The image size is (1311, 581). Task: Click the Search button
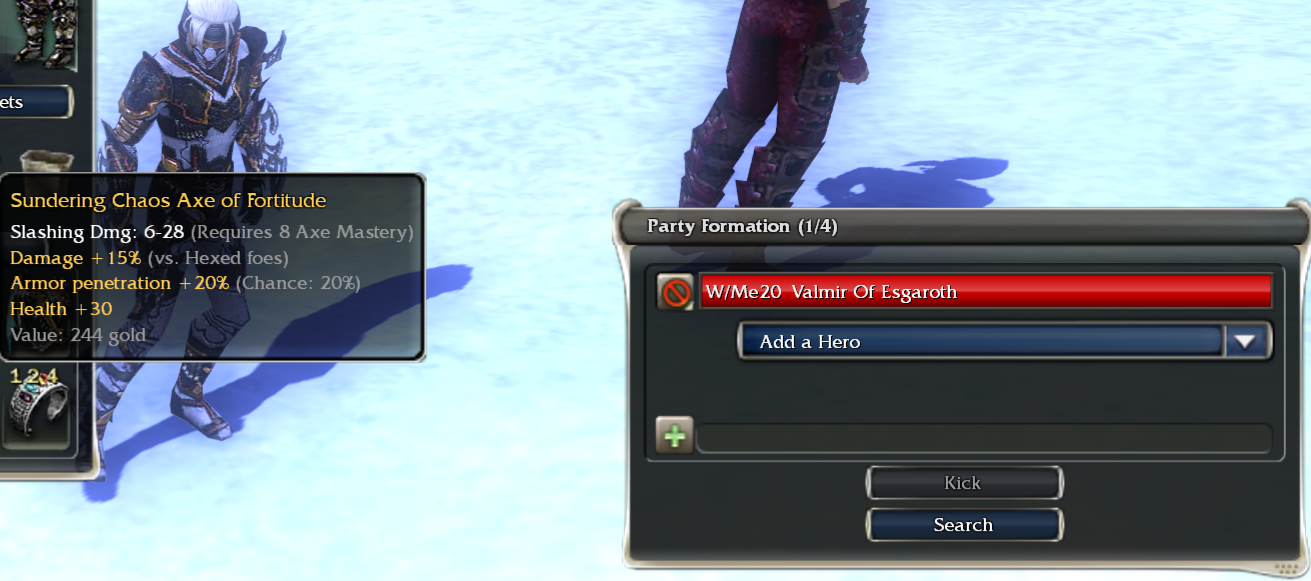963,525
